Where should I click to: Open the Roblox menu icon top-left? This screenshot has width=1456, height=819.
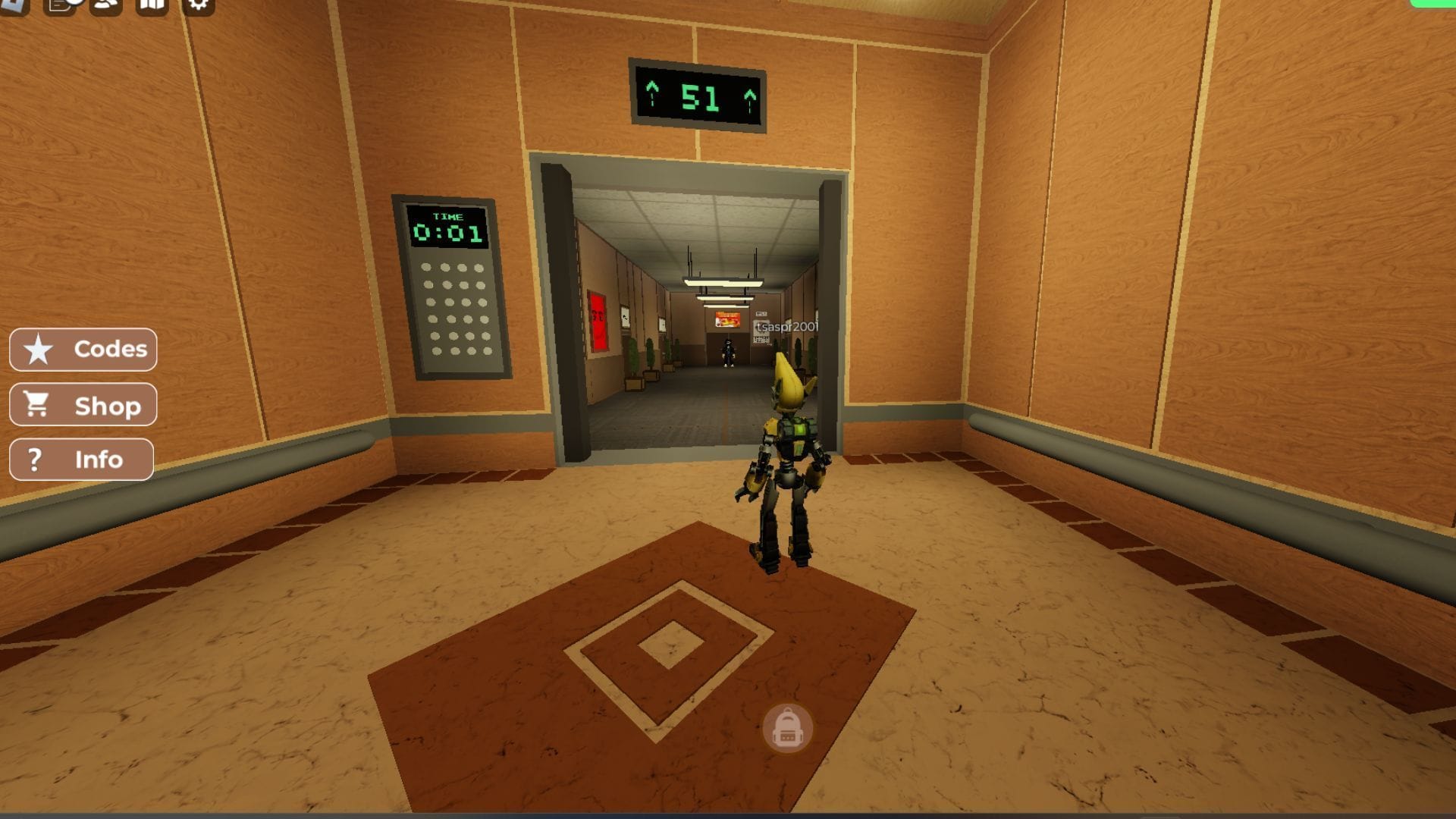(x=14, y=8)
